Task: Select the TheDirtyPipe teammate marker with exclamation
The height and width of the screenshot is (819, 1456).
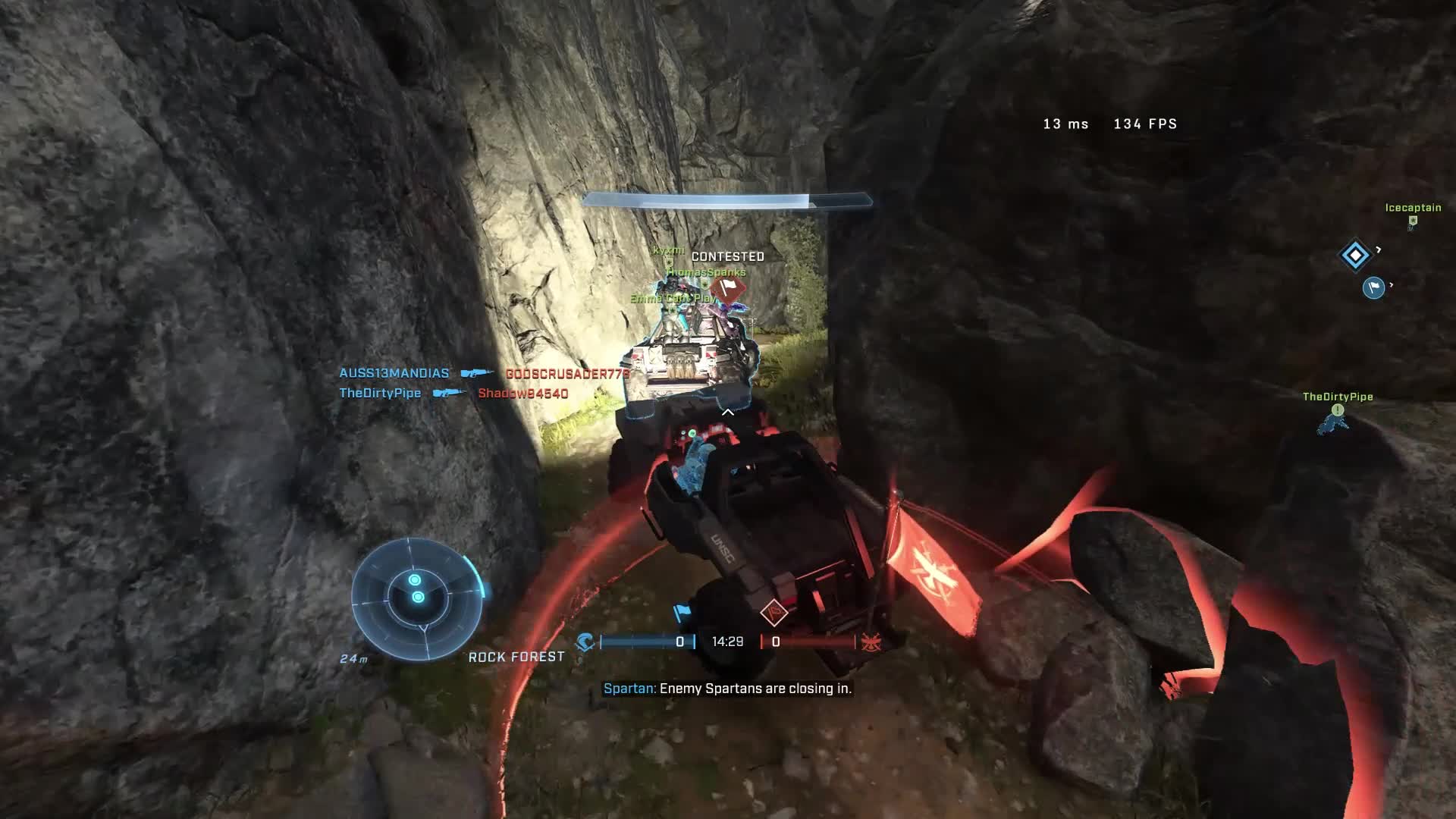Action: point(1338,410)
